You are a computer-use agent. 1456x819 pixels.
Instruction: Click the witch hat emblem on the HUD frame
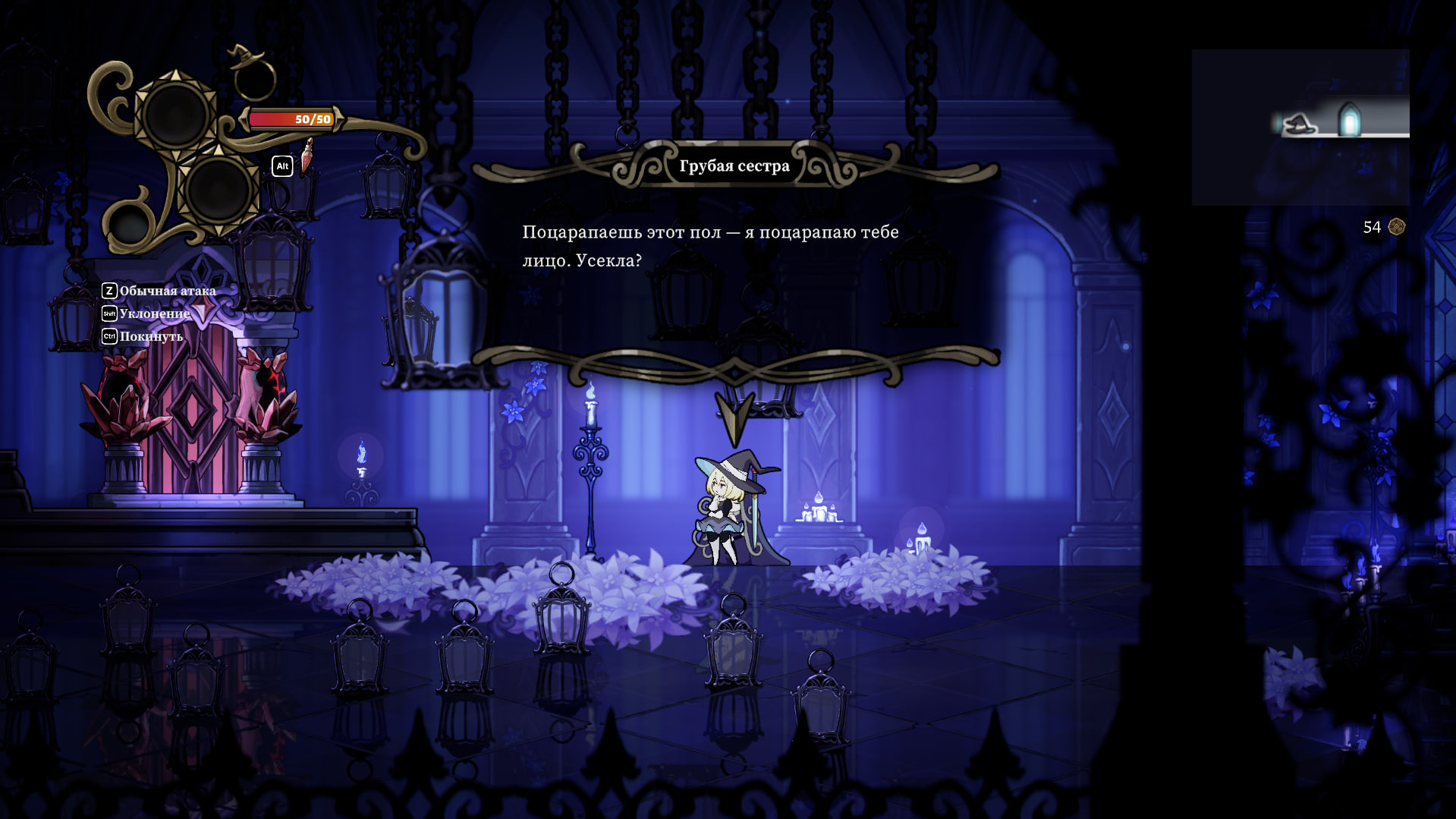[x=247, y=58]
